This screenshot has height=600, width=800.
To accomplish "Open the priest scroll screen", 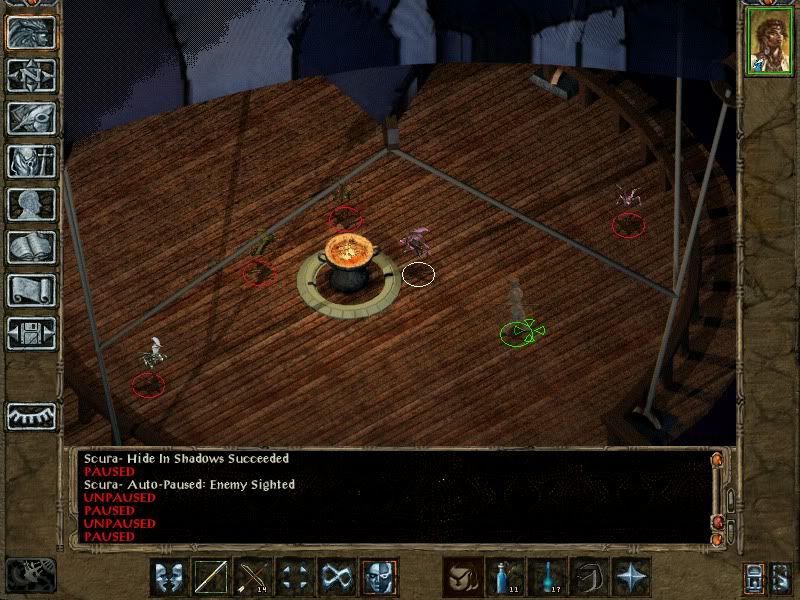I will tap(31, 290).
